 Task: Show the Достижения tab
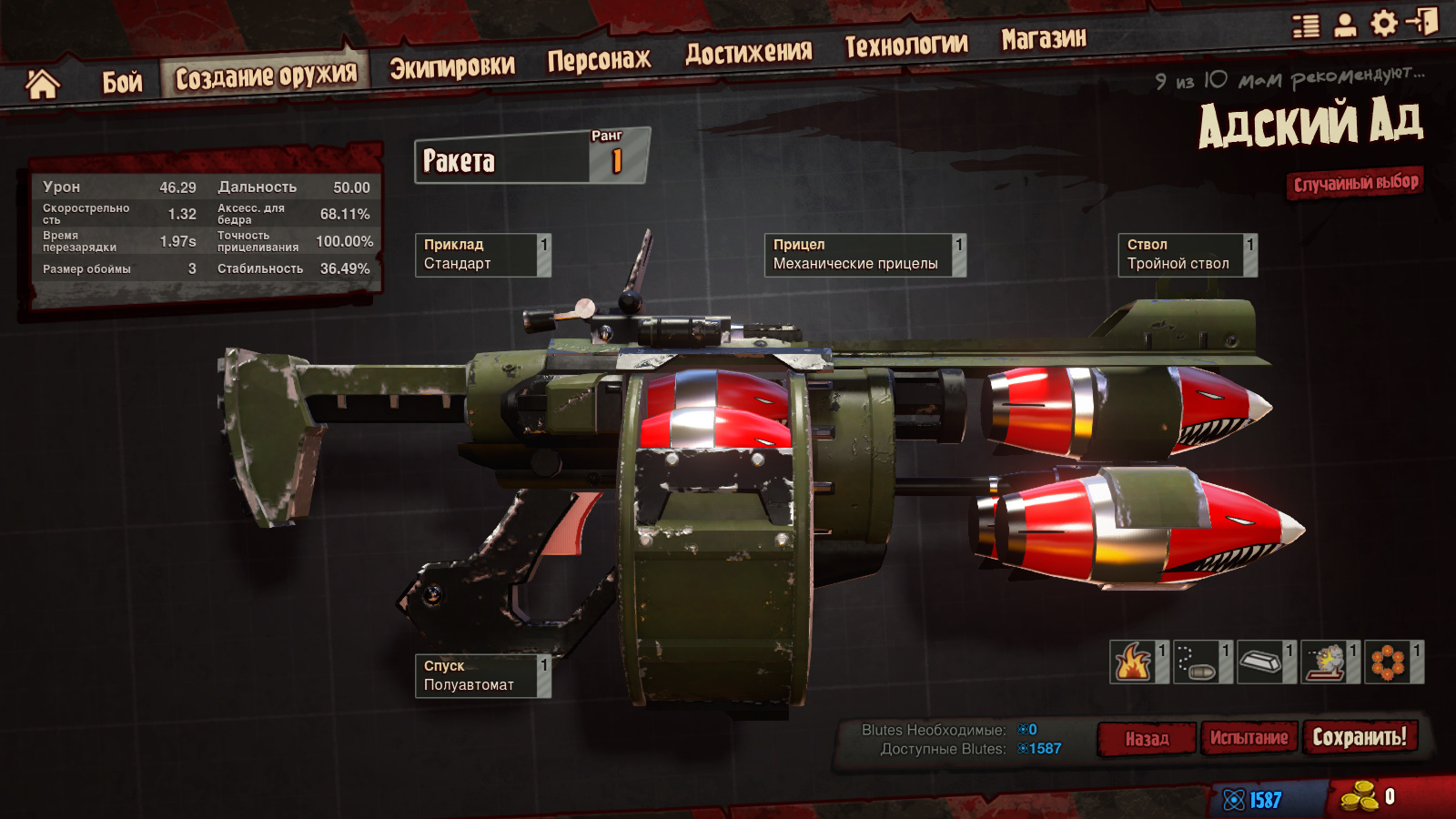click(748, 53)
